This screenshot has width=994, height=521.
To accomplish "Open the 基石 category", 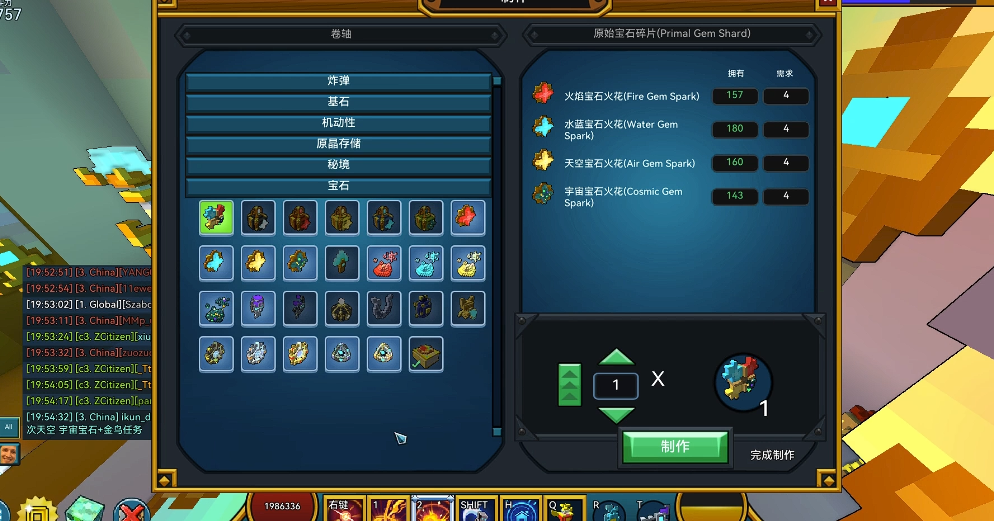I will (x=338, y=102).
